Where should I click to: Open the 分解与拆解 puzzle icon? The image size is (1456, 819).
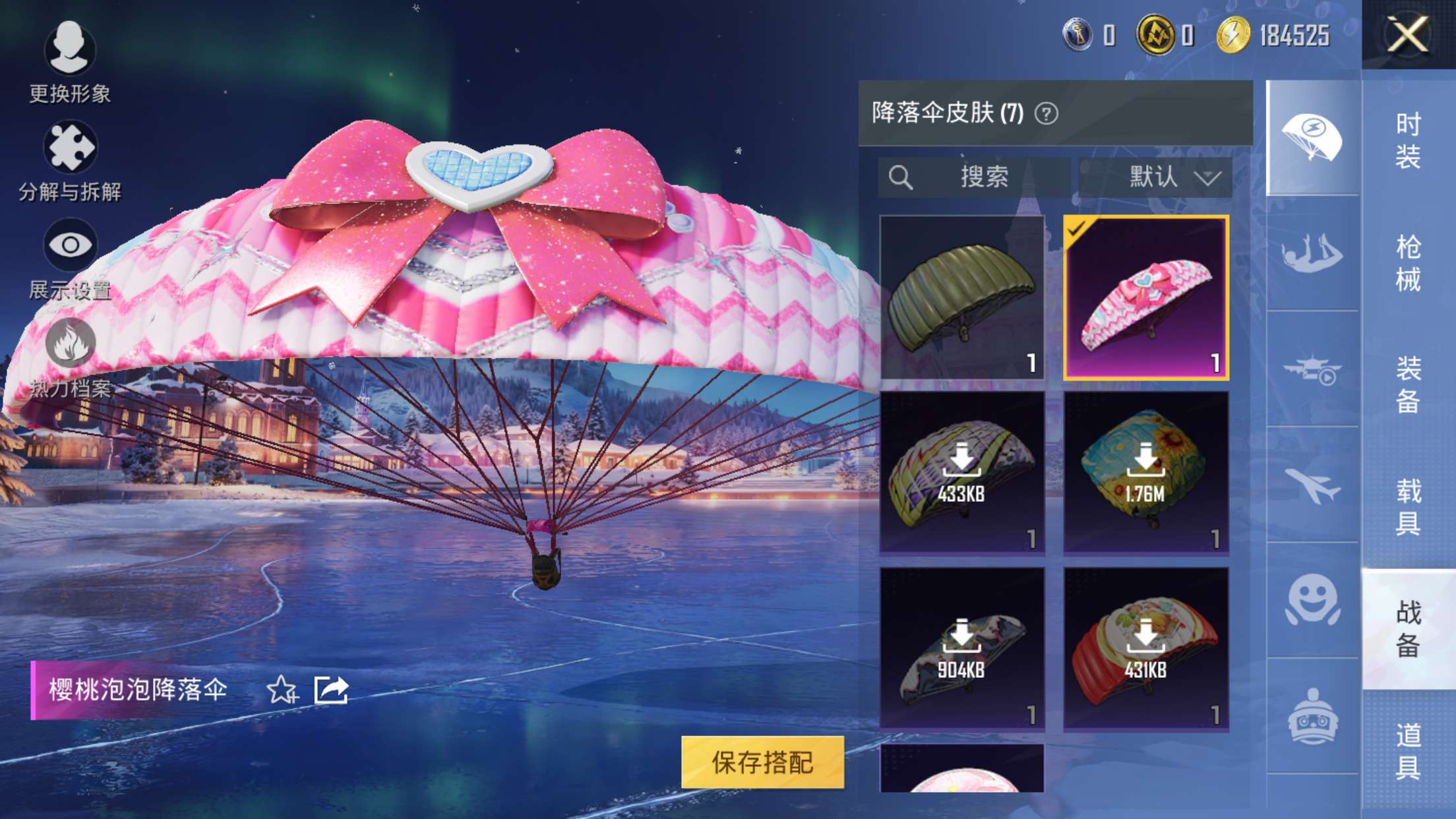[x=69, y=146]
